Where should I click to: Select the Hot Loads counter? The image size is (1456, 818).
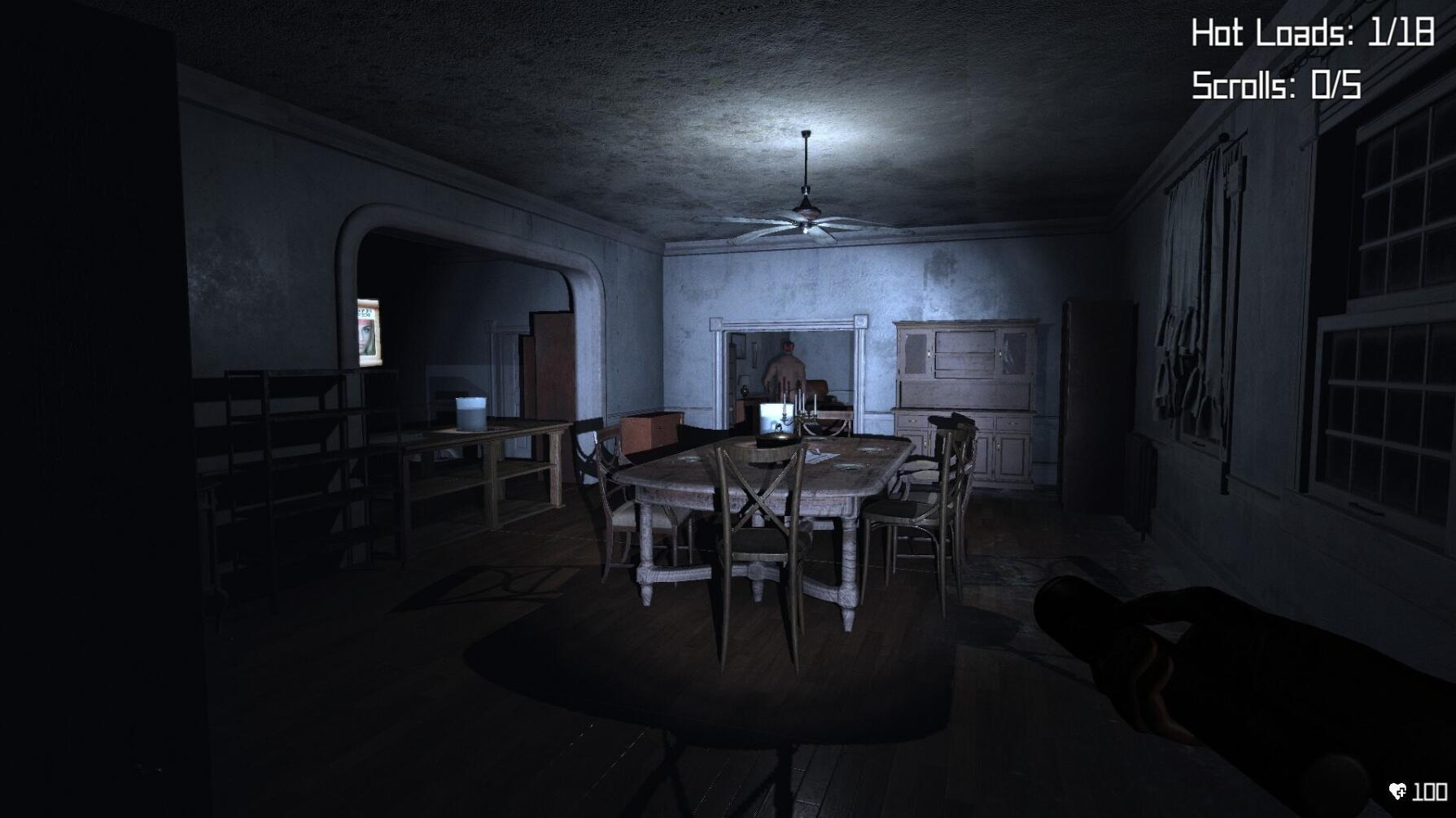coord(1314,33)
